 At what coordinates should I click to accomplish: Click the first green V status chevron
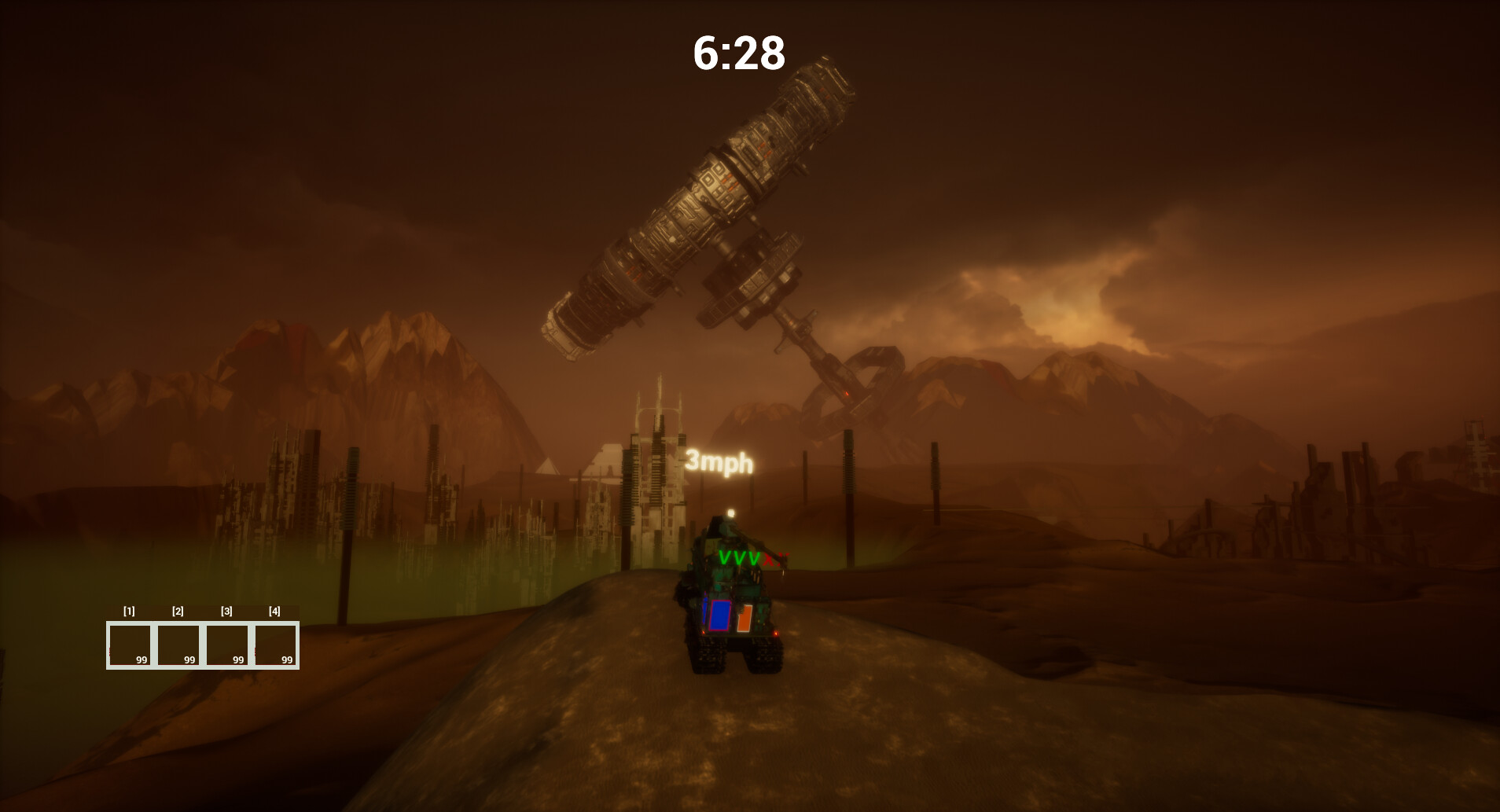[725, 558]
